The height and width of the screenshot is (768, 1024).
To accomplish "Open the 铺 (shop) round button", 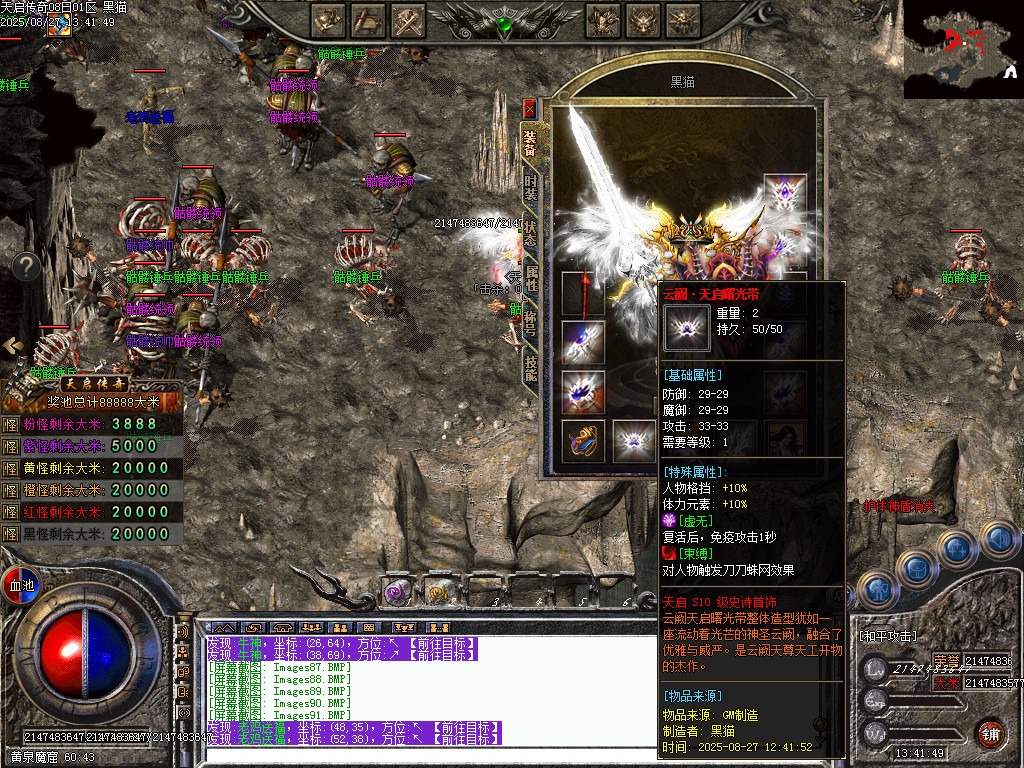I will coord(991,732).
